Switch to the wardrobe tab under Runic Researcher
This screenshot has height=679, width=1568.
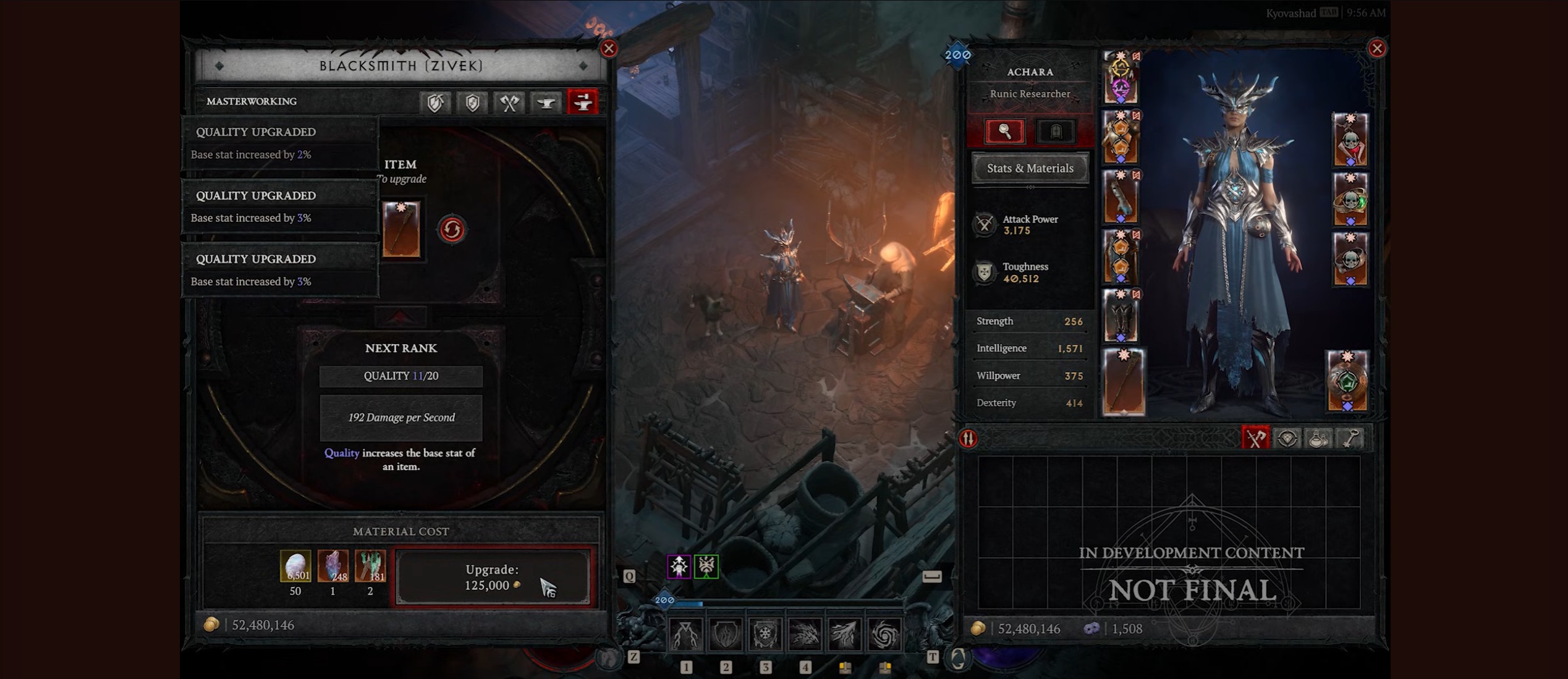pyautogui.click(x=1056, y=131)
